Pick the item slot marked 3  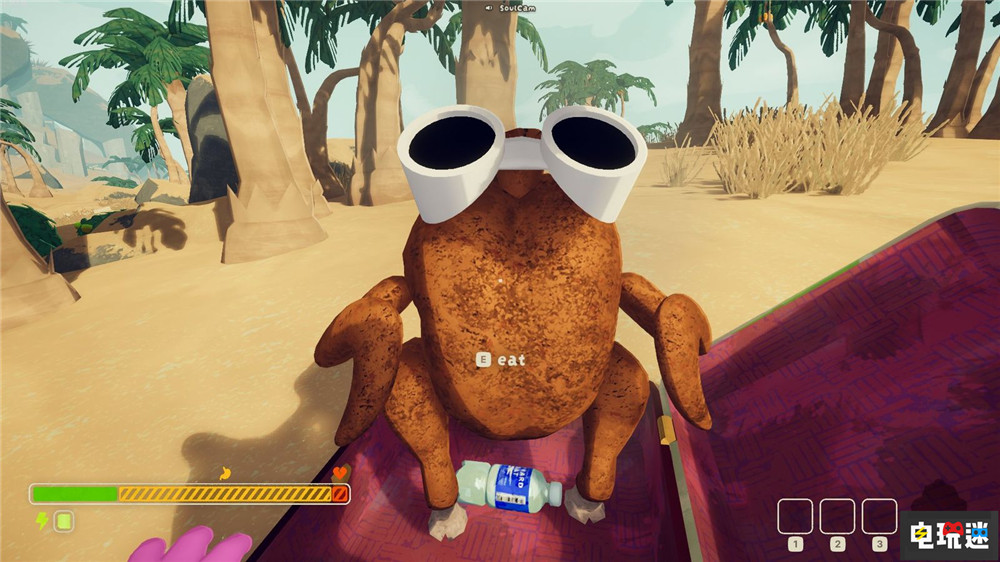[x=879, y=516]
